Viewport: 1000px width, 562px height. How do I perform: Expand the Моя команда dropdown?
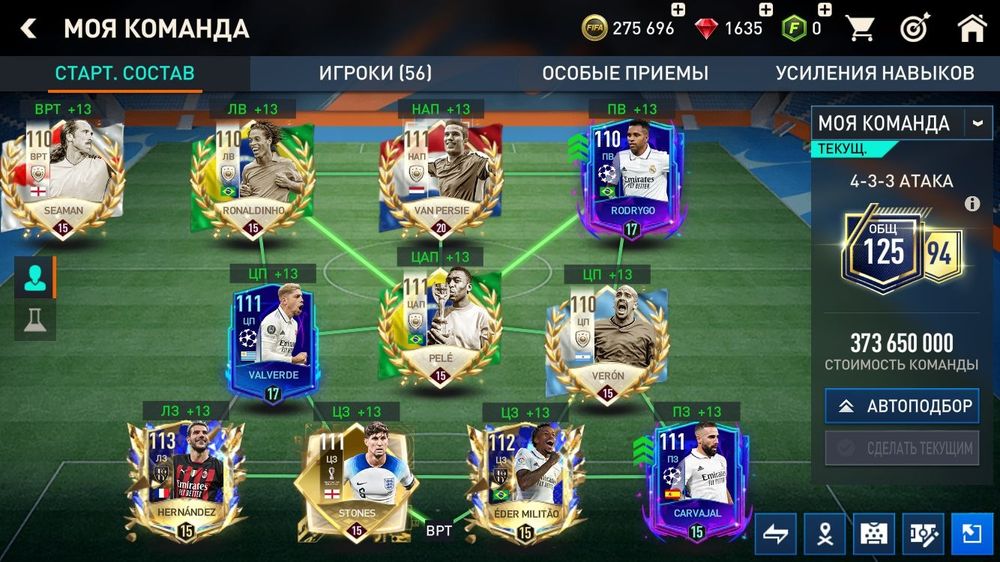(975, 123)
